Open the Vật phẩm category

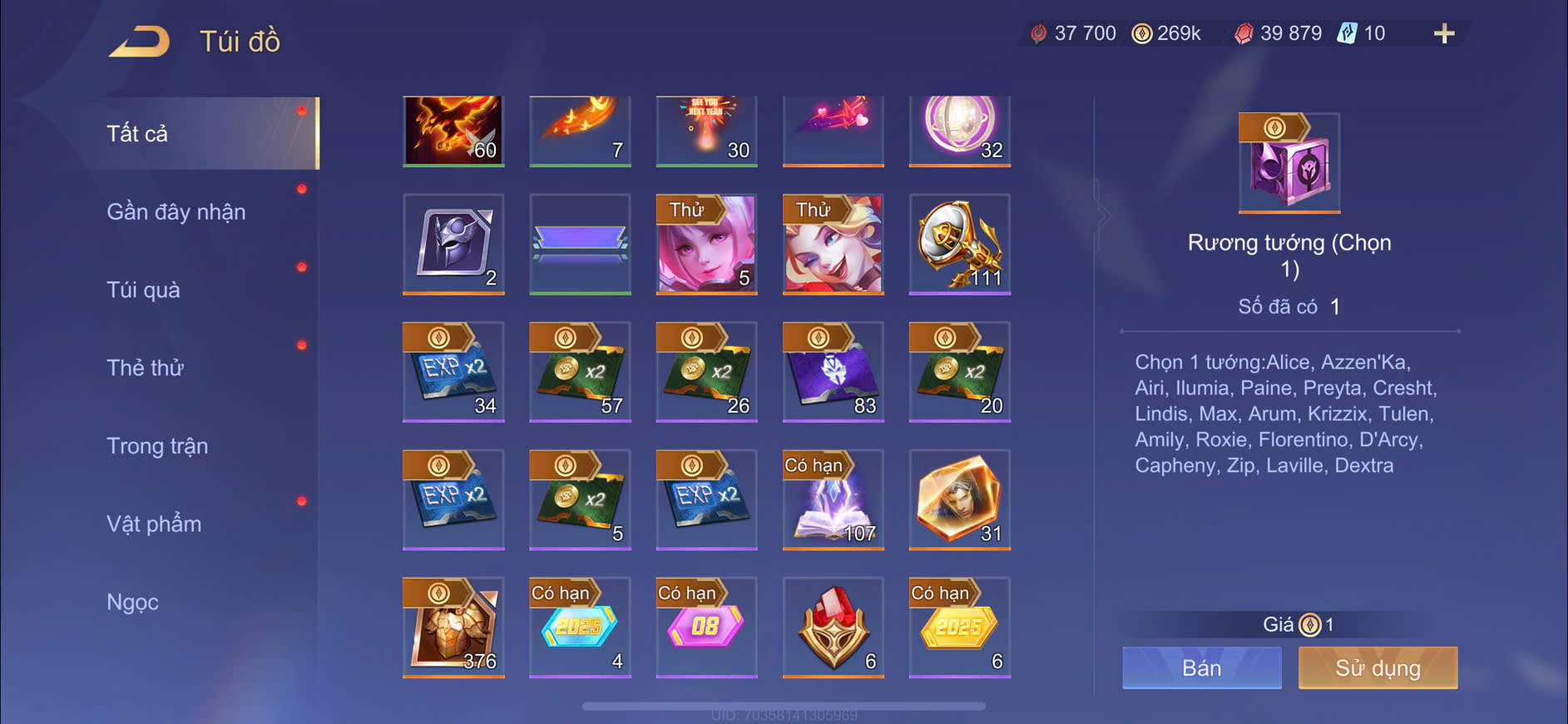154,524
